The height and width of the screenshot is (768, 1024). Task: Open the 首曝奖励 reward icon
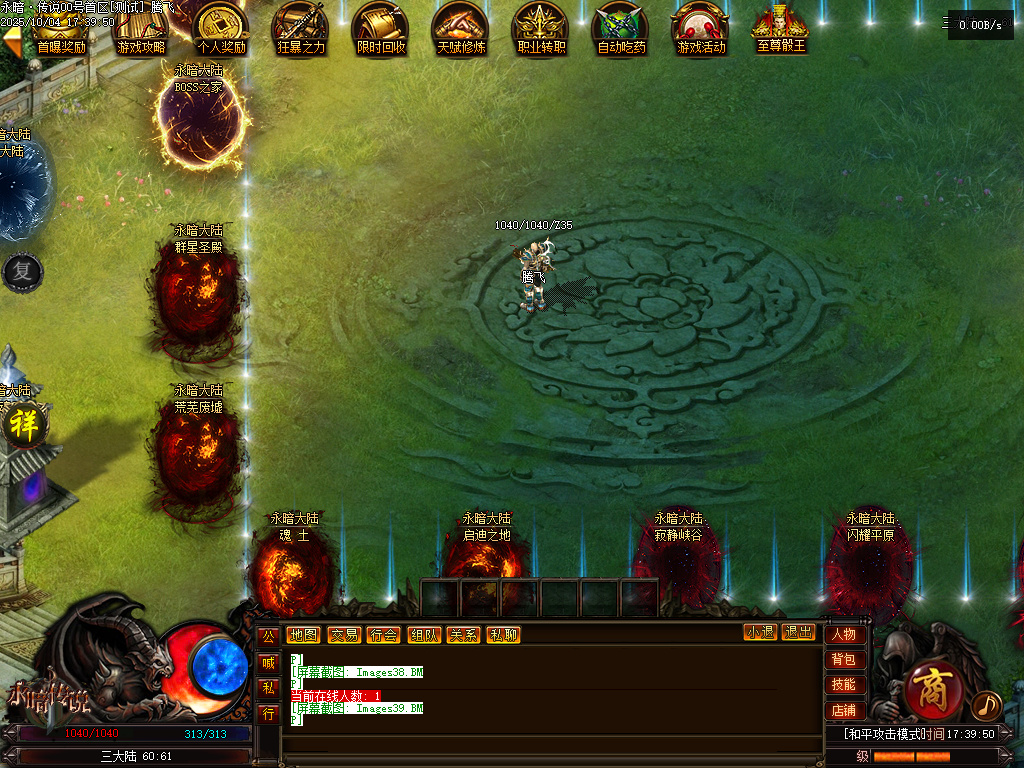(61, 28)
